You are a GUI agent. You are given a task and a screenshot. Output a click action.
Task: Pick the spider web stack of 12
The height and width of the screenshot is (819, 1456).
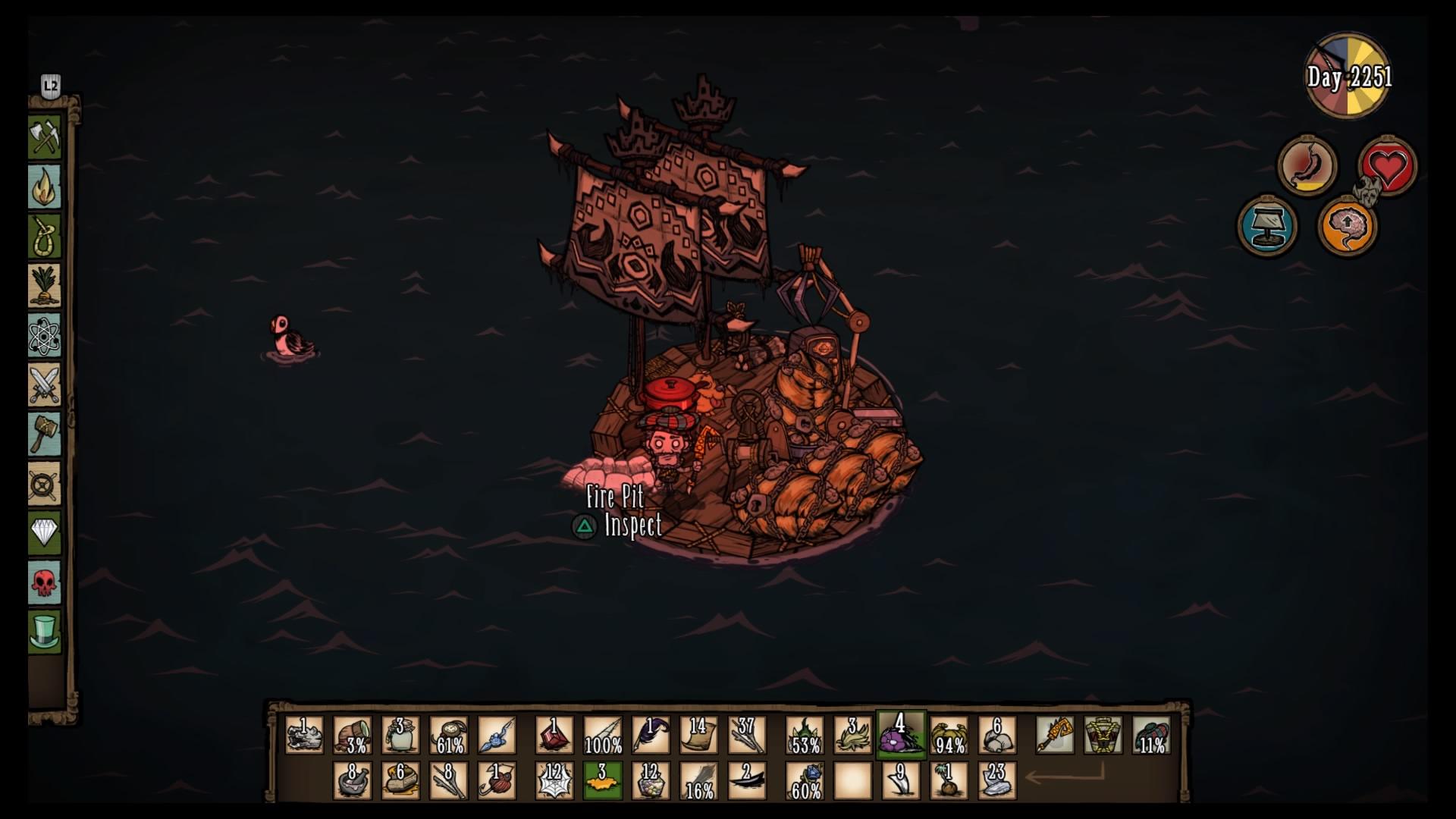pos(554,781)
